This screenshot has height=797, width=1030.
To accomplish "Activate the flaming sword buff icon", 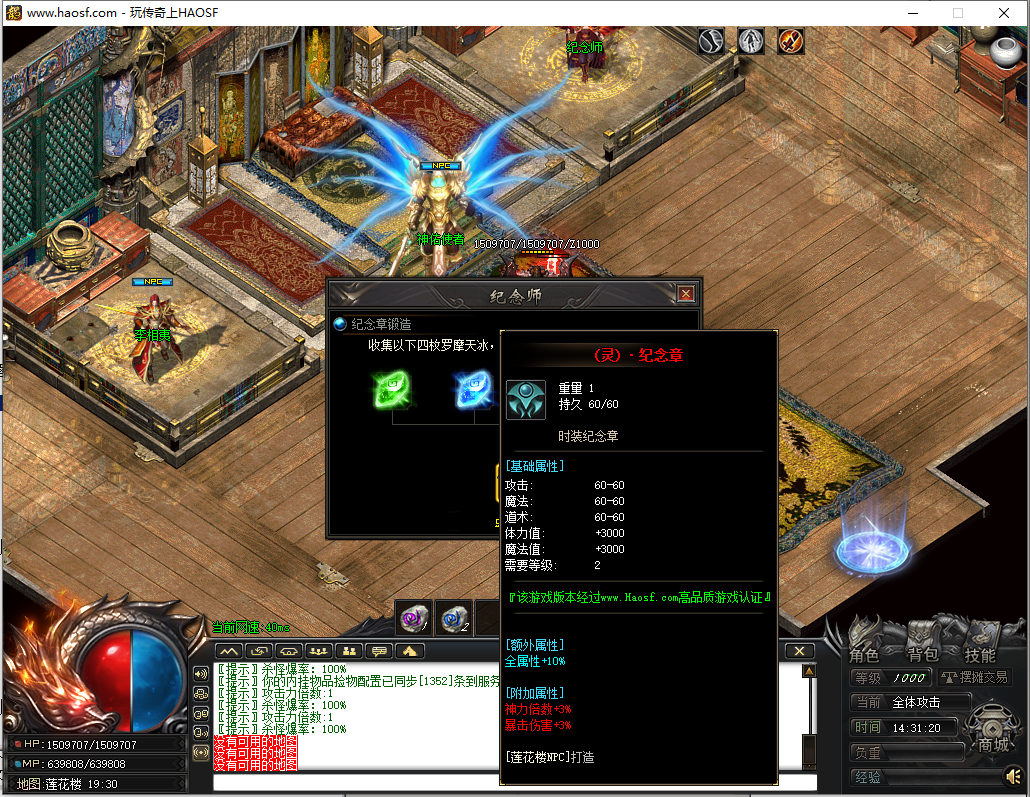I will (x=791, y=41).
